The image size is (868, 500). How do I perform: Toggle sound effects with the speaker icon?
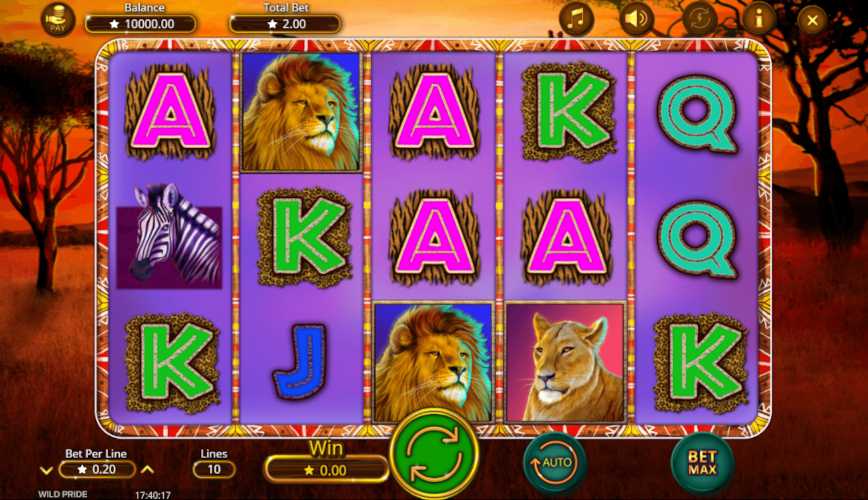pyautogui.click(x=636, y=18)
